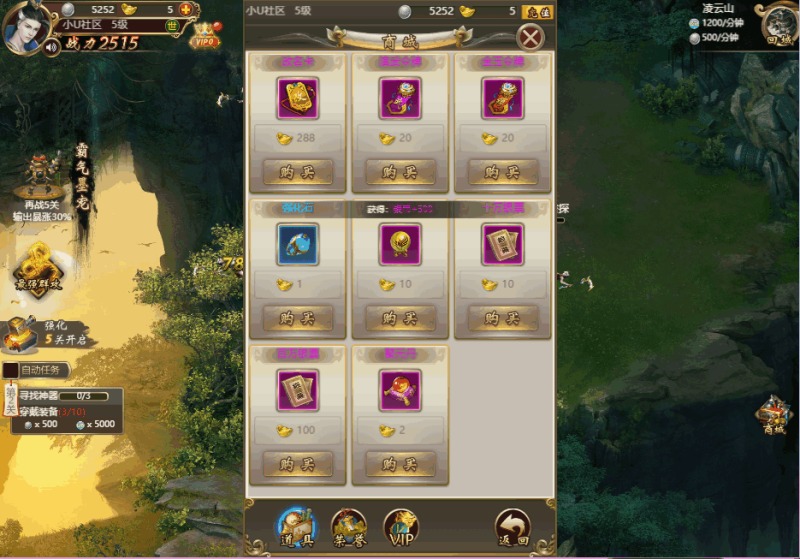This screenshot has width=800, height=559.
Task: Switch to the 荣誉 shop tab
Action: tap(349, 527)
